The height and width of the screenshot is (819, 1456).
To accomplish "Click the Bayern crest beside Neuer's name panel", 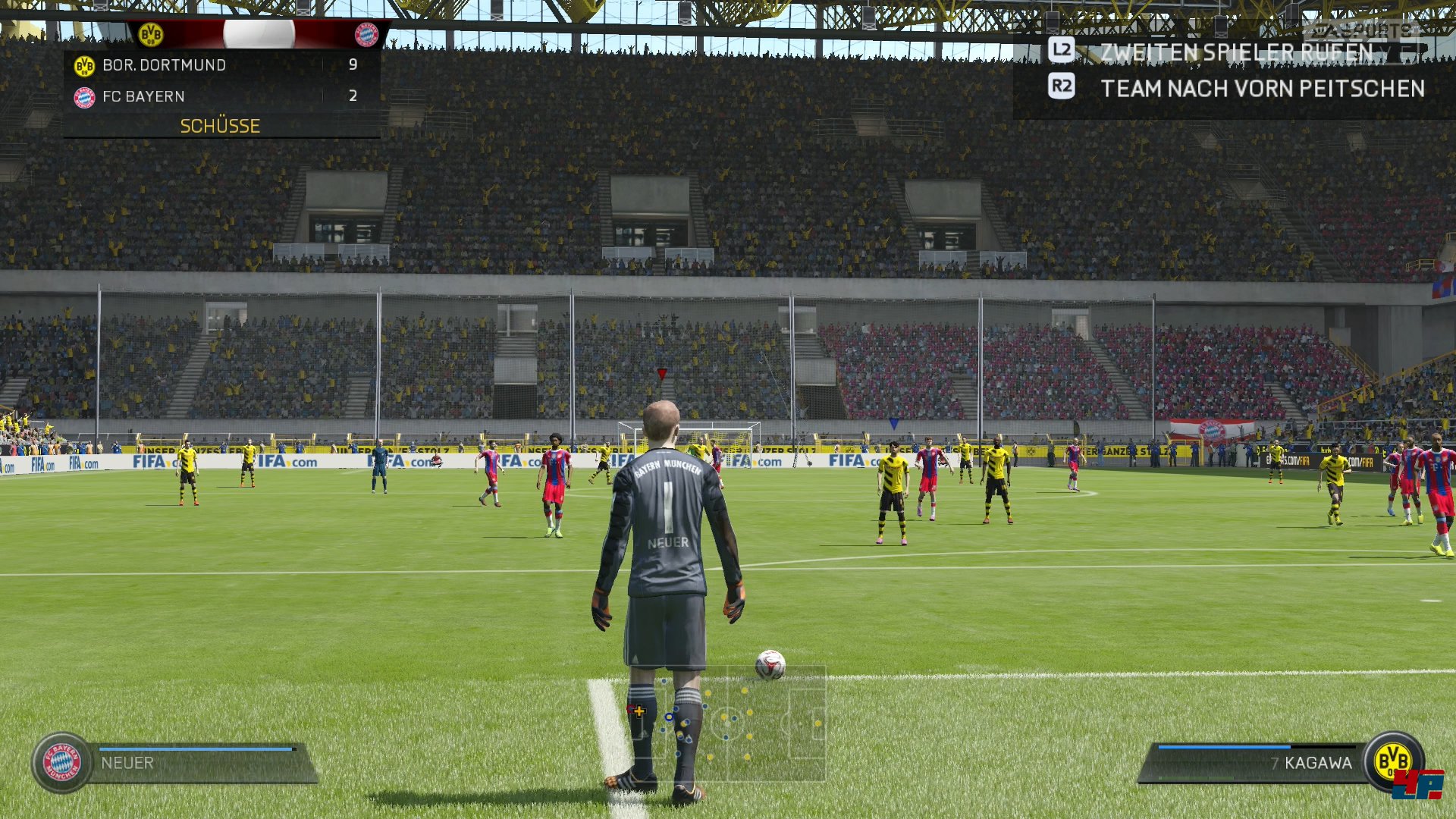I will pyautogui.click(x=62, y=762).
